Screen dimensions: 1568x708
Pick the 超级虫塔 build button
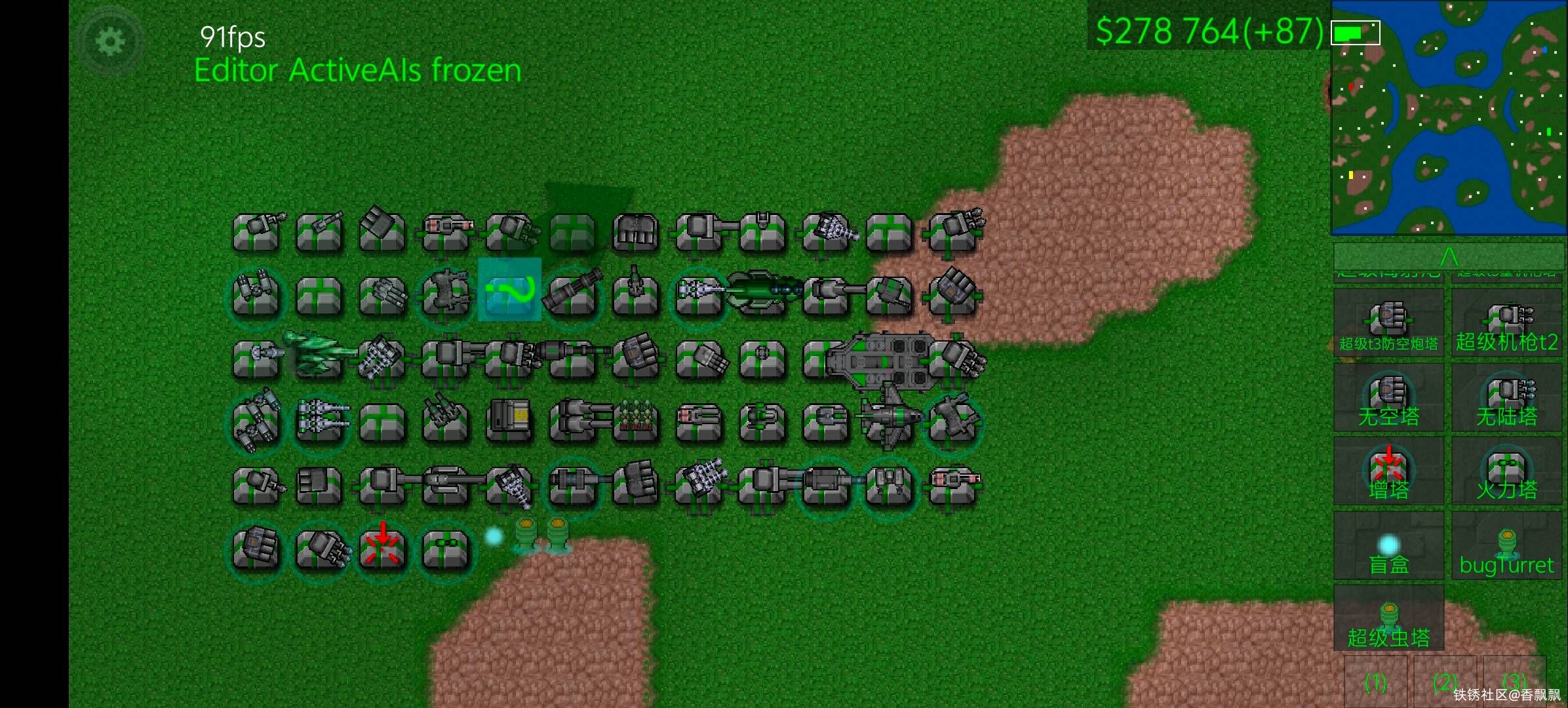pyautogui.click(x=1388, y=619)
